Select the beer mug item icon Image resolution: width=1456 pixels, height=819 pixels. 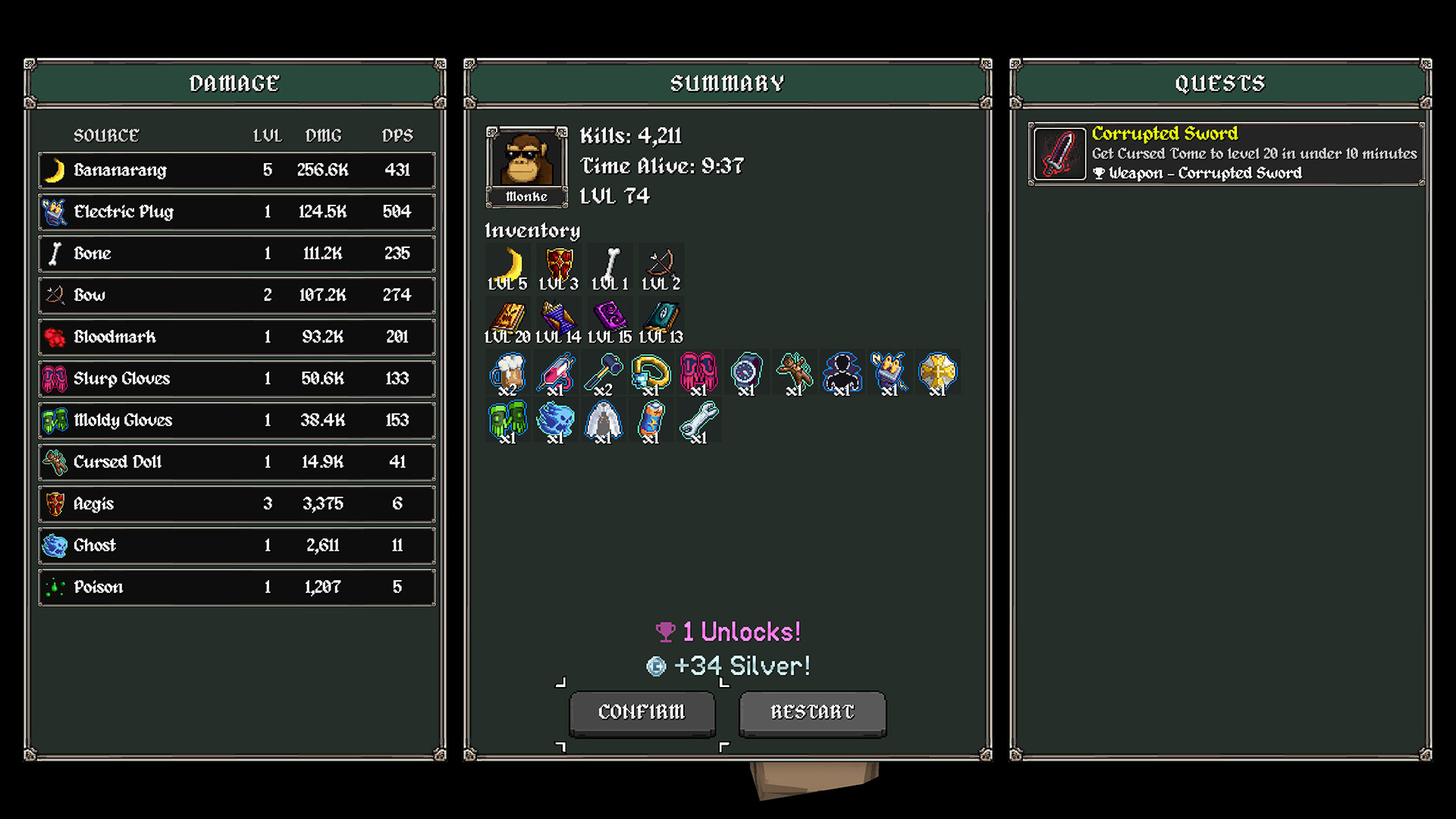pos(507,372)
